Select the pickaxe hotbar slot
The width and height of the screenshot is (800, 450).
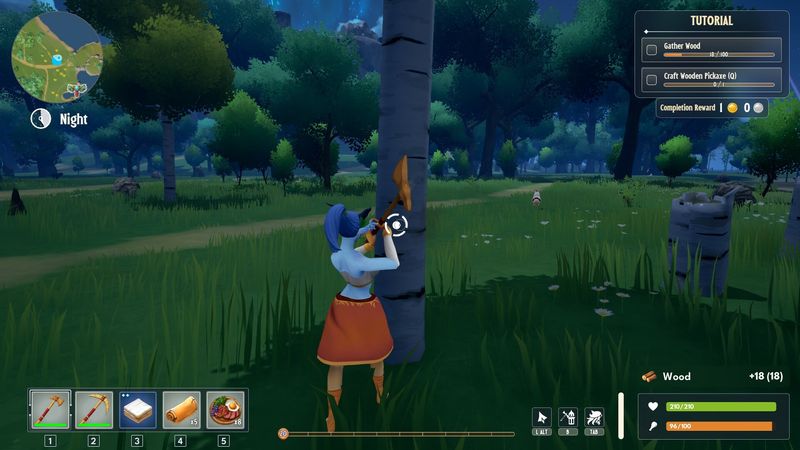(94, 409)
